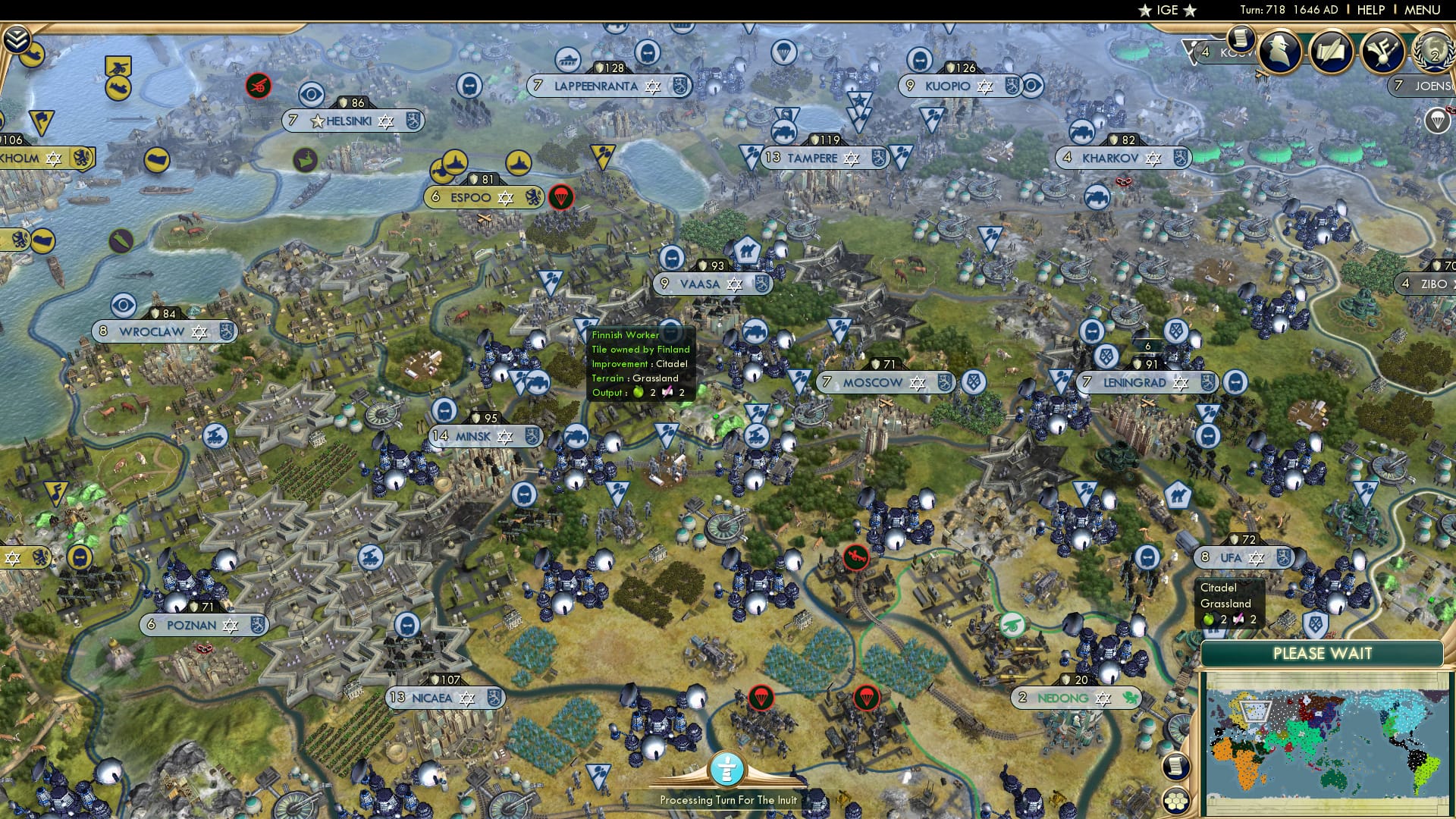Click the eye marker above Helsinki
1456x819 pixels.
[312, 94]
